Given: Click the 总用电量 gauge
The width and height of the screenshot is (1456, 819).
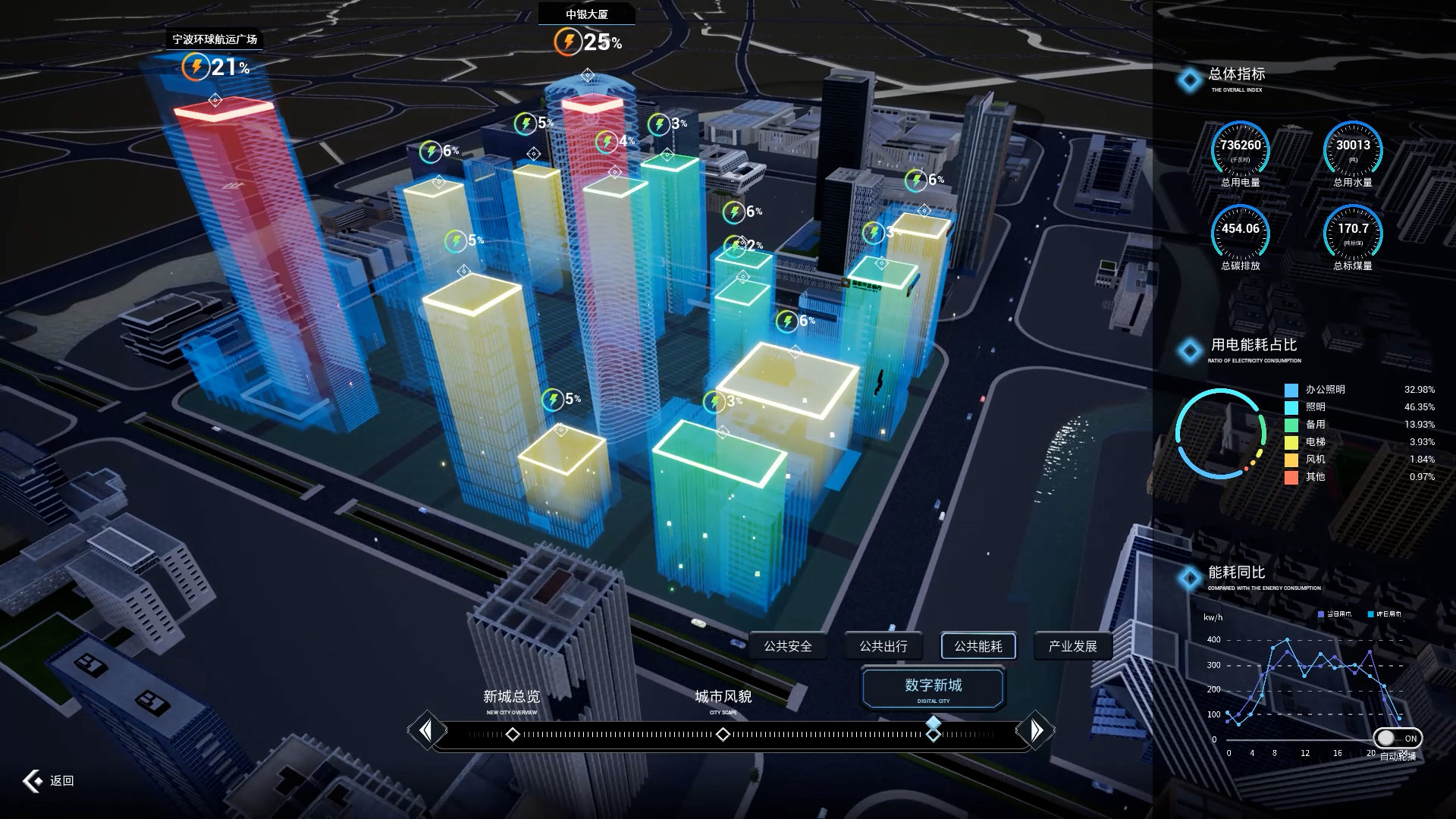Looking at the screenshot, I should 1240,150.
